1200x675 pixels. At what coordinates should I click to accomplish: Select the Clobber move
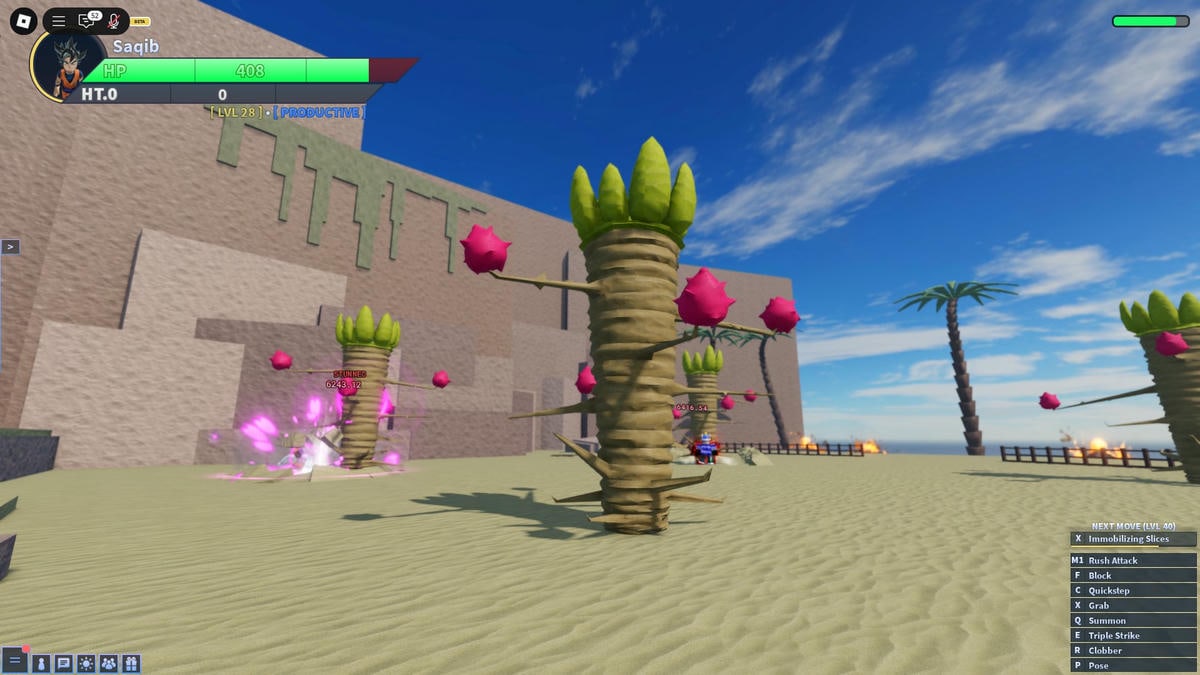tap(1133, 651)
